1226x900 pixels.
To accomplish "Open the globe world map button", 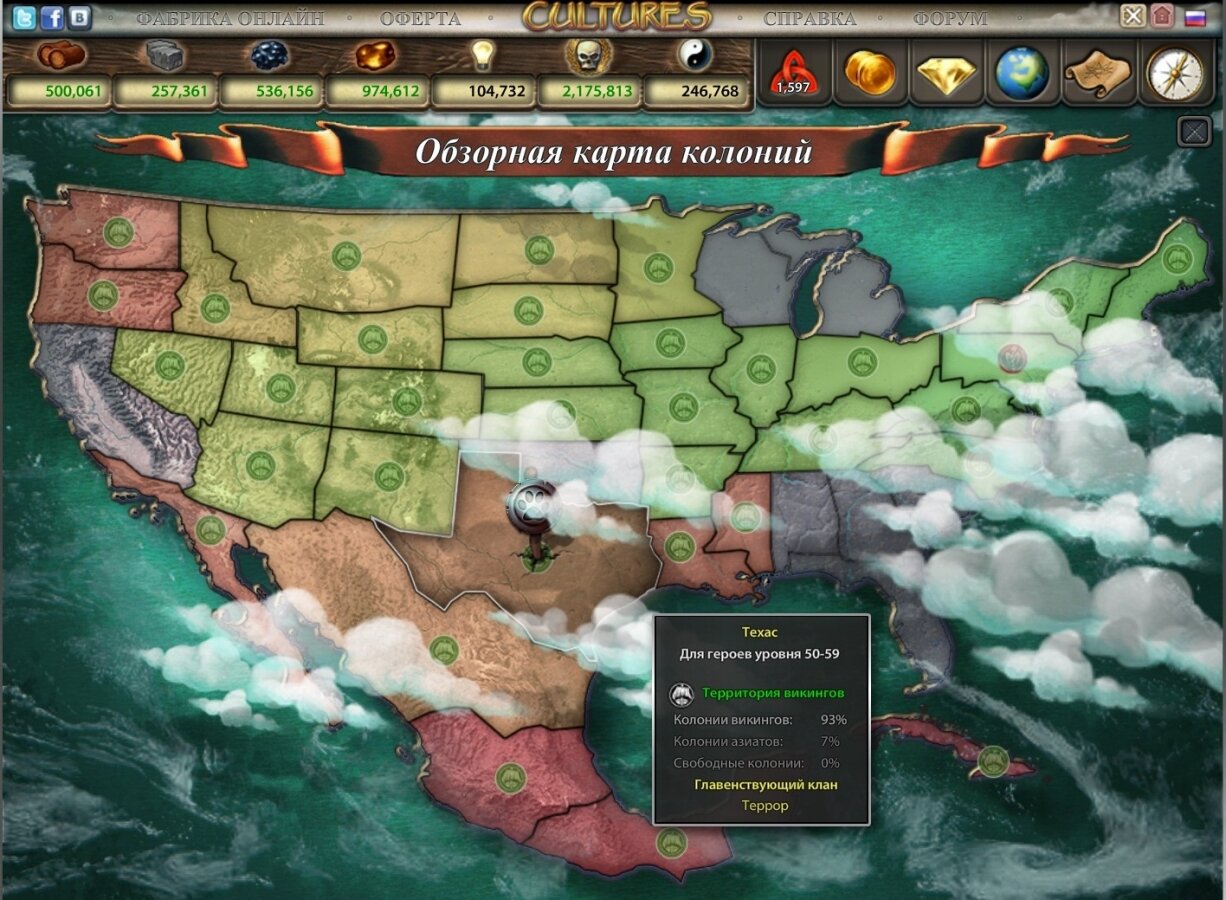I will tap(1021, 72).
